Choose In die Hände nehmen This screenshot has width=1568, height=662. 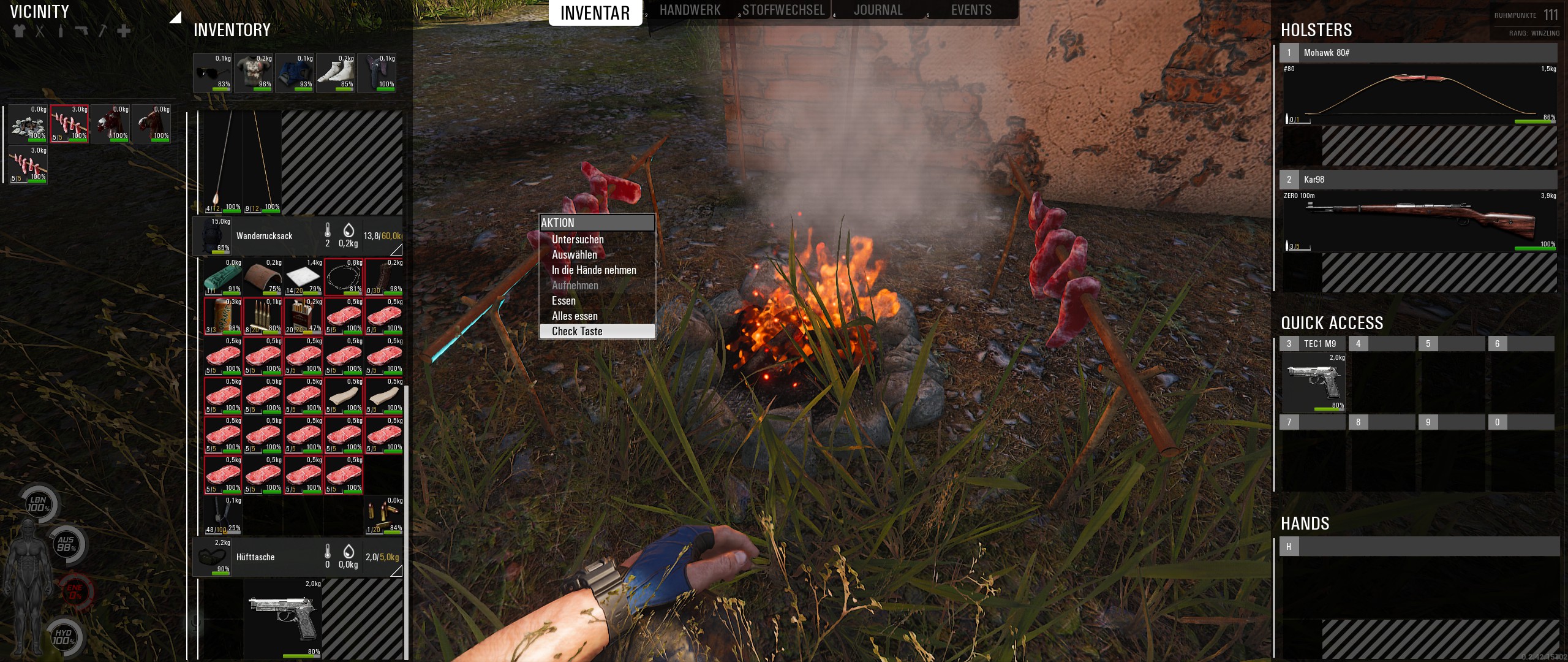coord(594,270)
